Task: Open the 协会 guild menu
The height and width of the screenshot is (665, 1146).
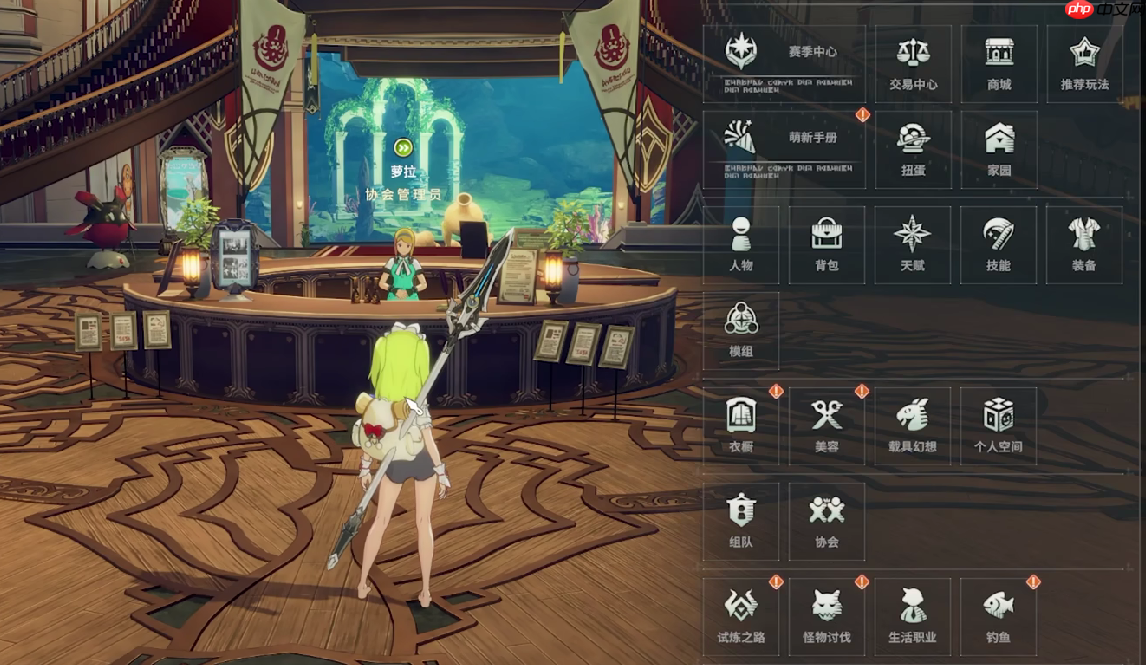Action: [x=827, y=520]
